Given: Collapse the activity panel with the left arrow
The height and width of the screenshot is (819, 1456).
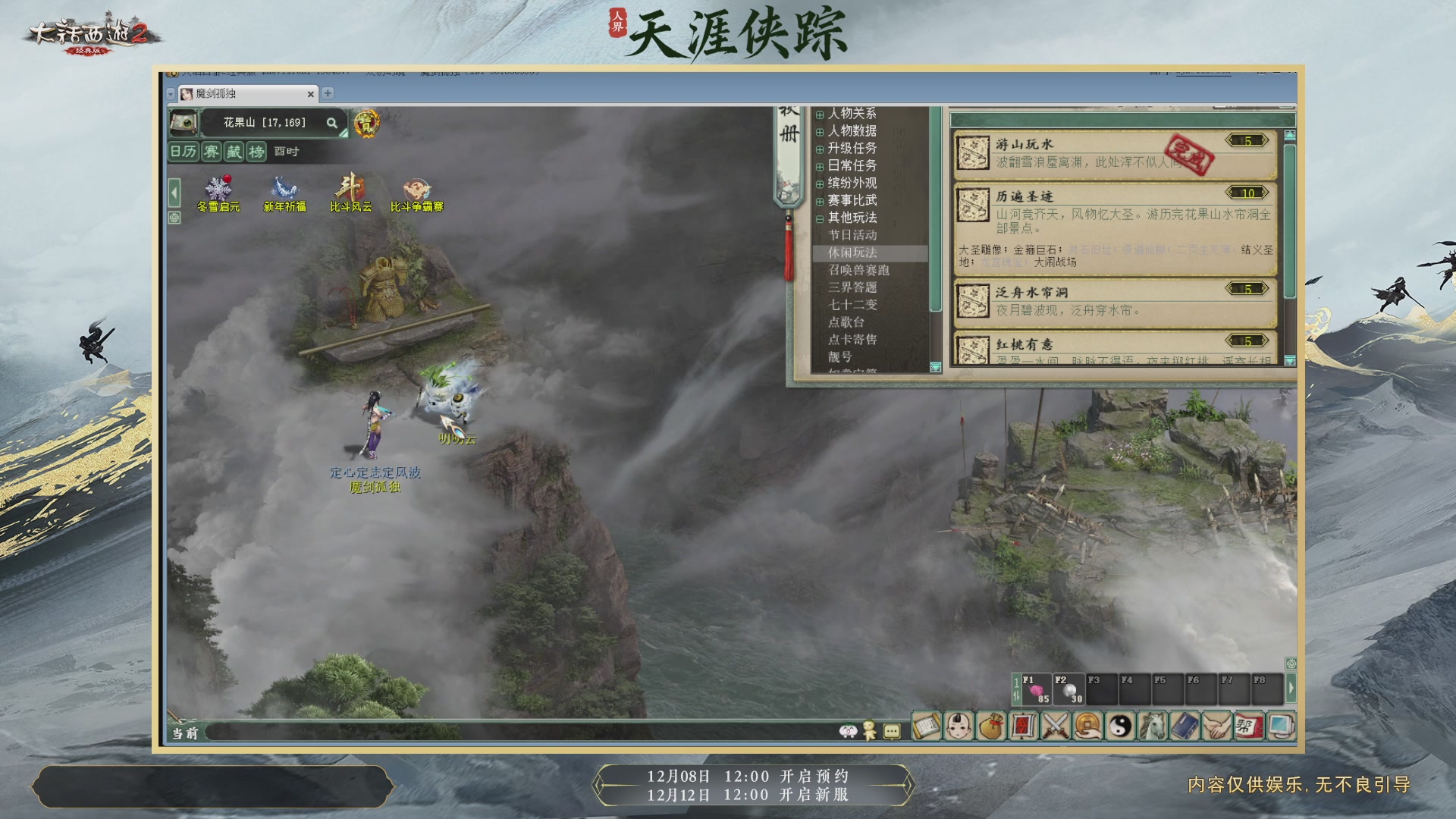Looking at the screenshot, I should (173, 193).
